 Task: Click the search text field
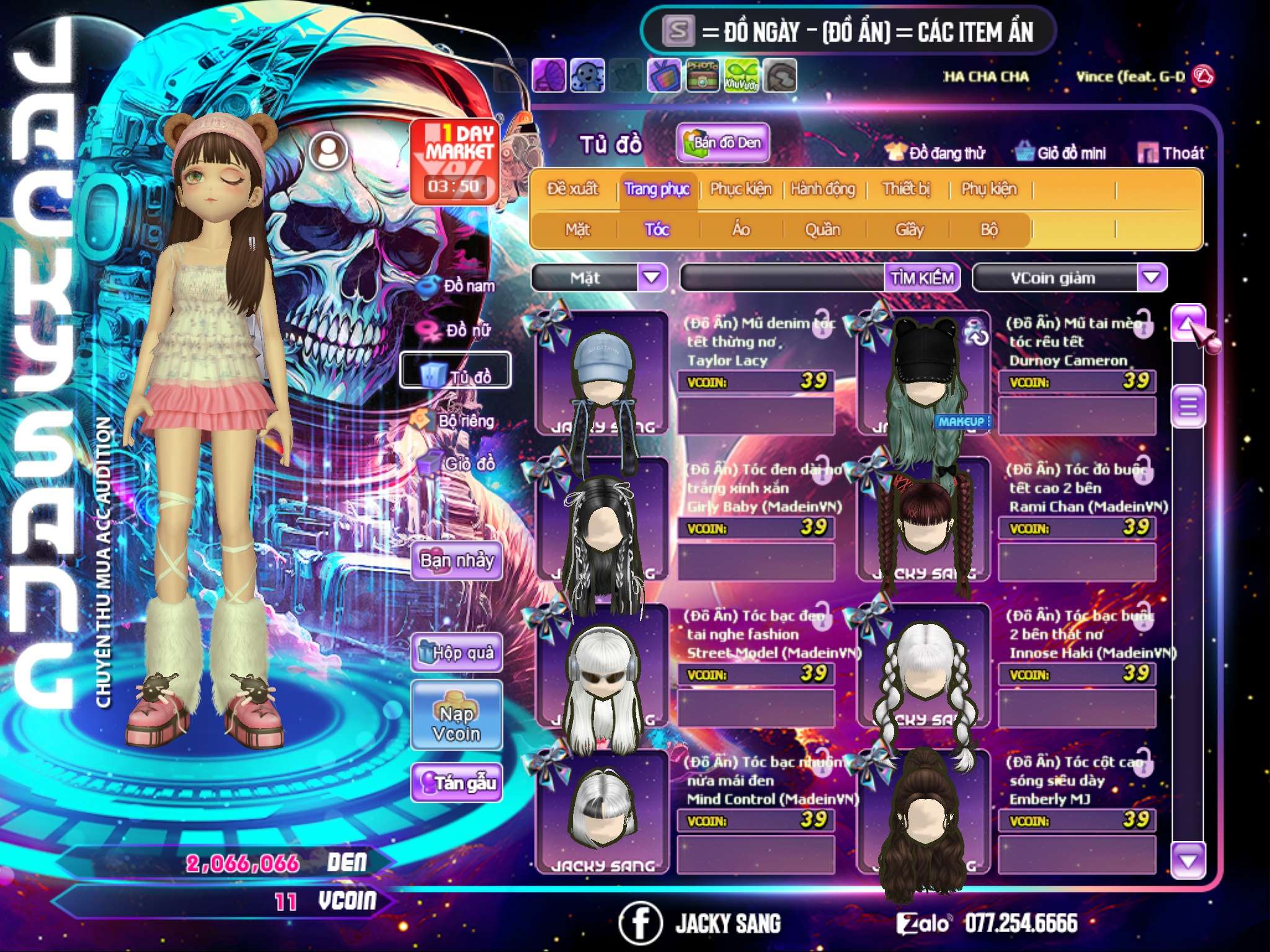pyautogui.click(x=783, y=278)
